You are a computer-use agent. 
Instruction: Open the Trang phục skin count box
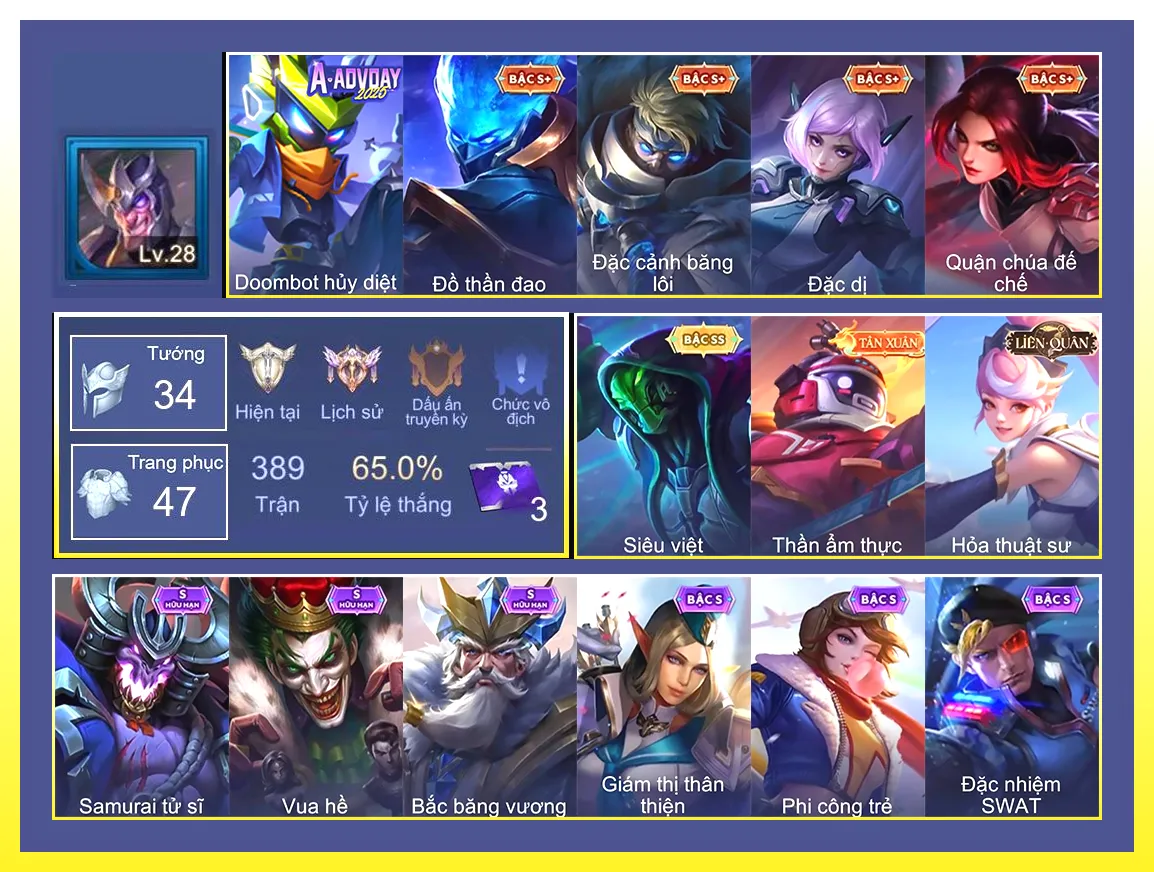pyautogui.click(x=148, y=491)
